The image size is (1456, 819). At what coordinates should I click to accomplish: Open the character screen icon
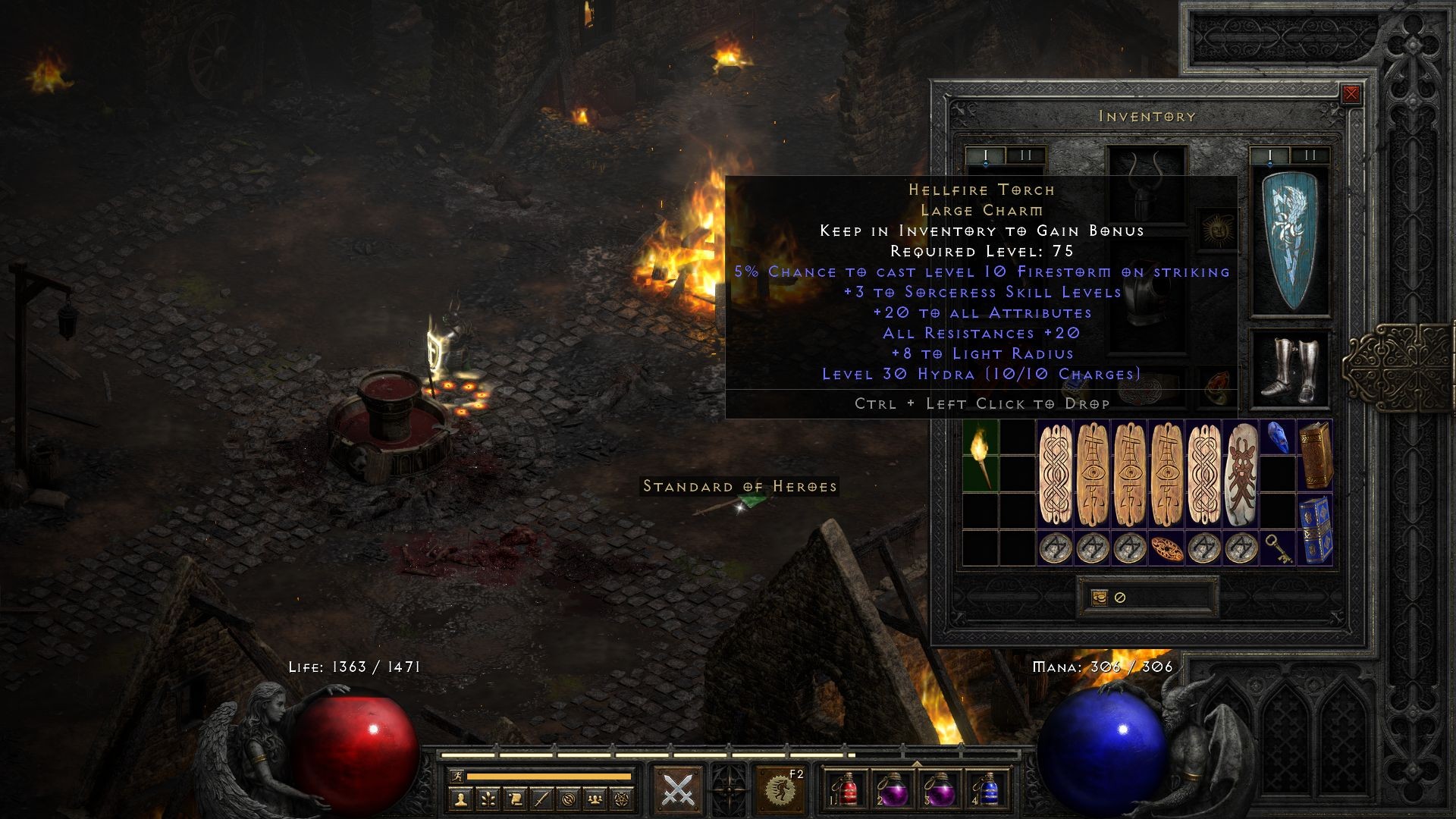coord(460,799)
